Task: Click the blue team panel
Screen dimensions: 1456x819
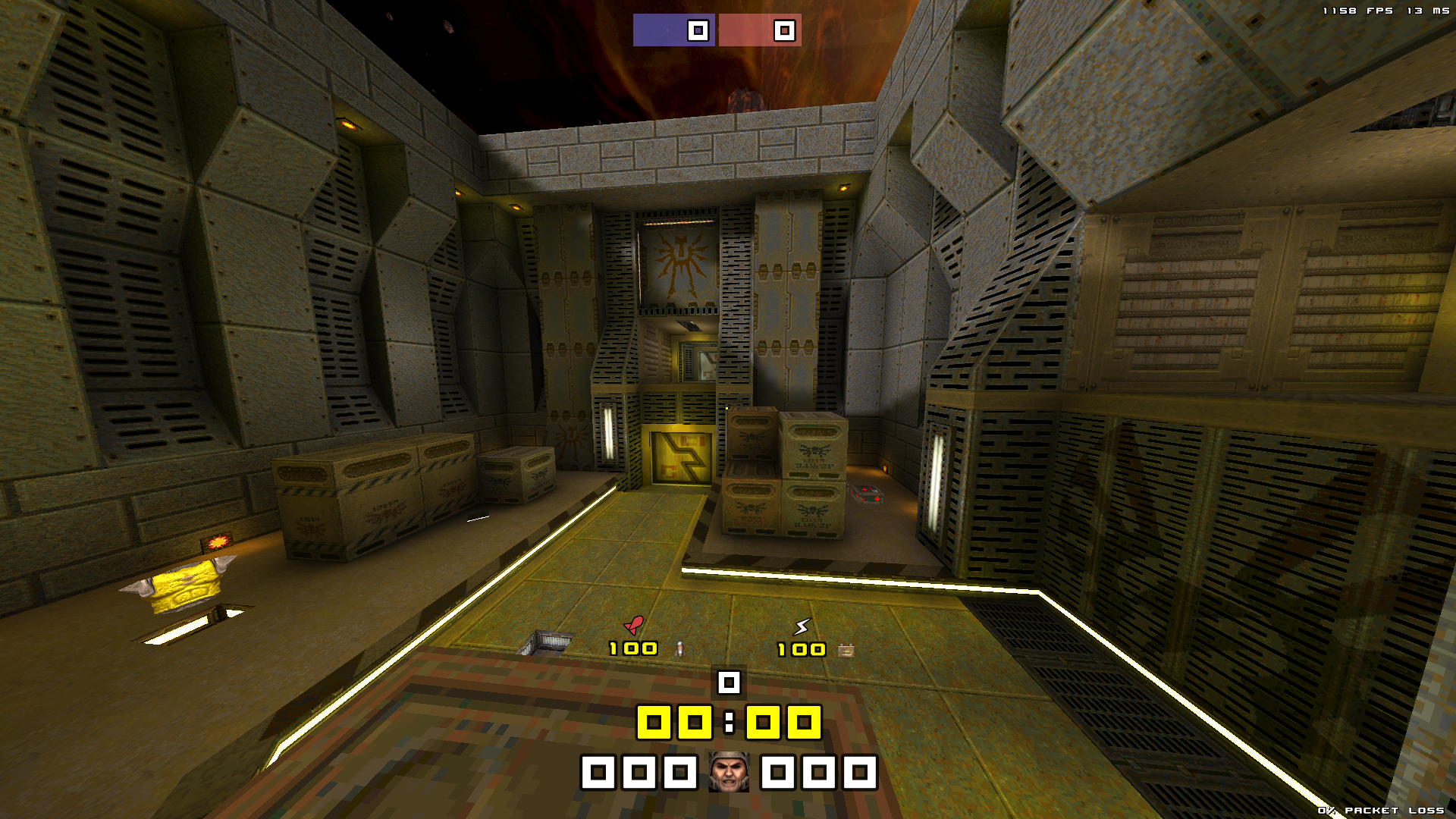Action: click(673, 30)
